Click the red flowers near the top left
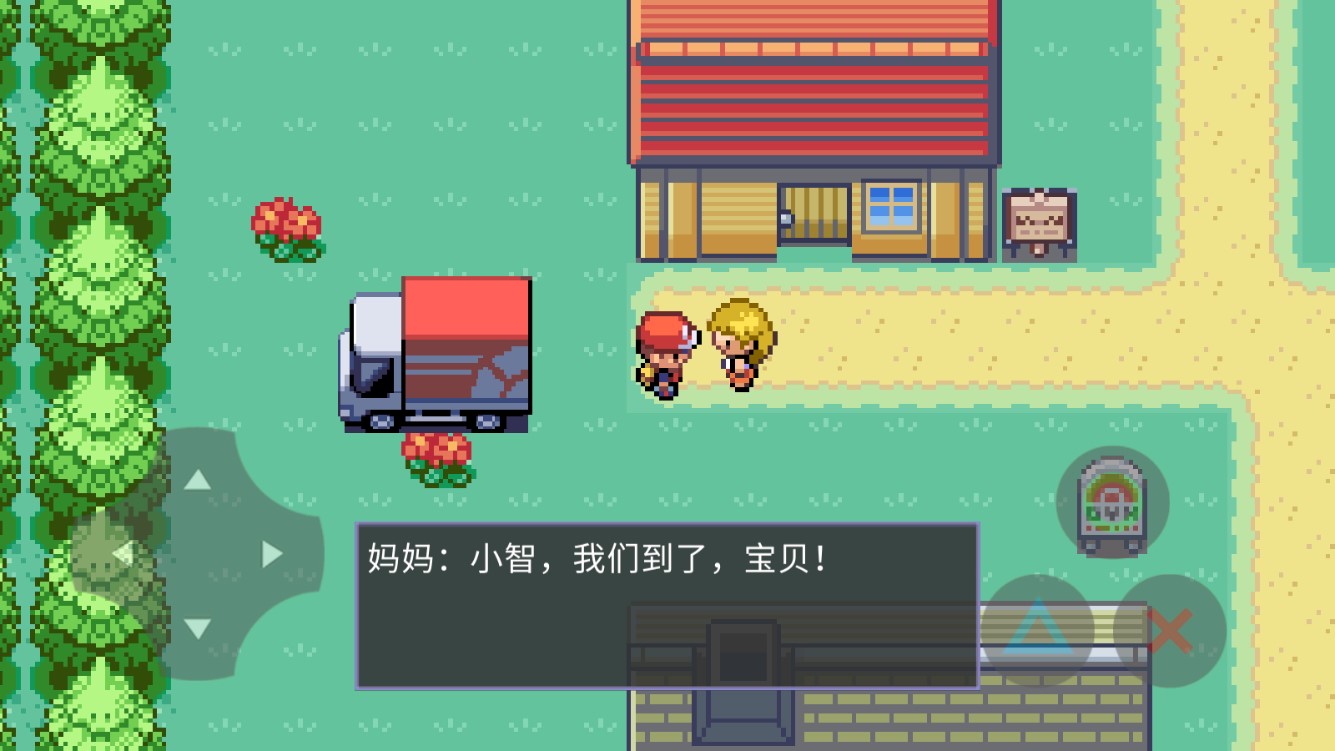Image resolution: width=1335 pixels, height=751 pixels. [x=287, y=228]
